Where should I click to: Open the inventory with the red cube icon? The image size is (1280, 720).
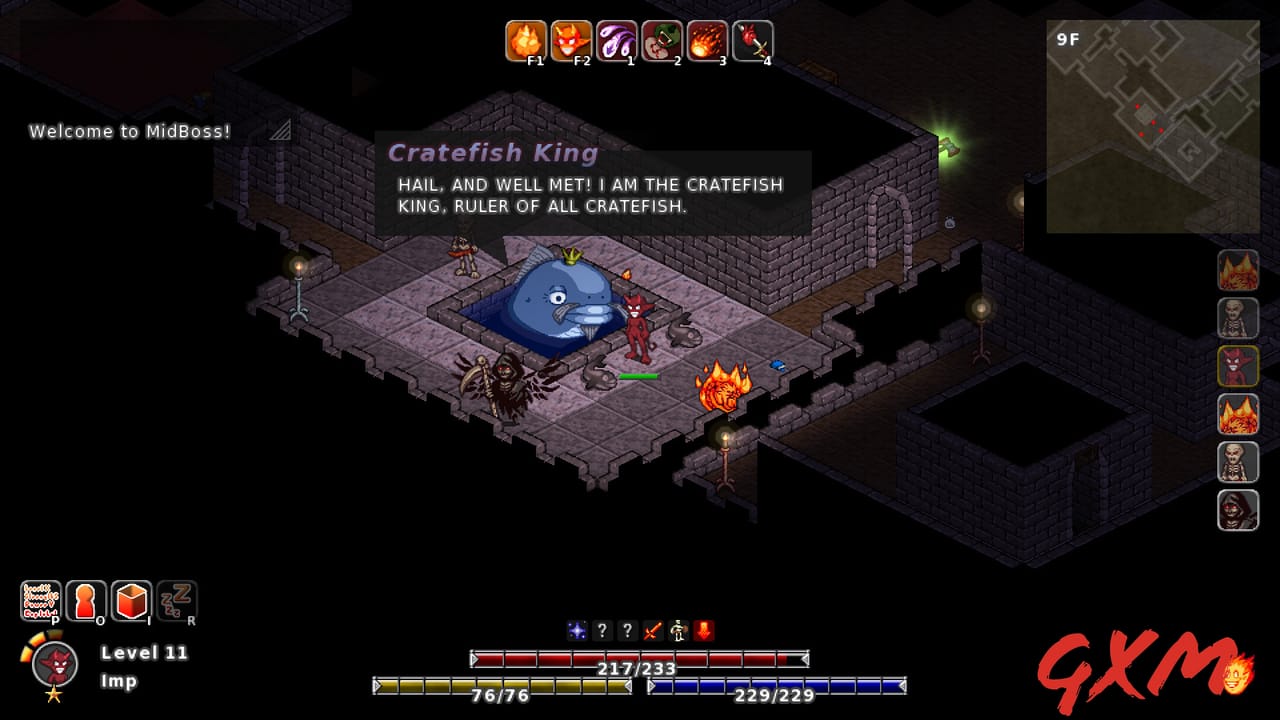130,600
